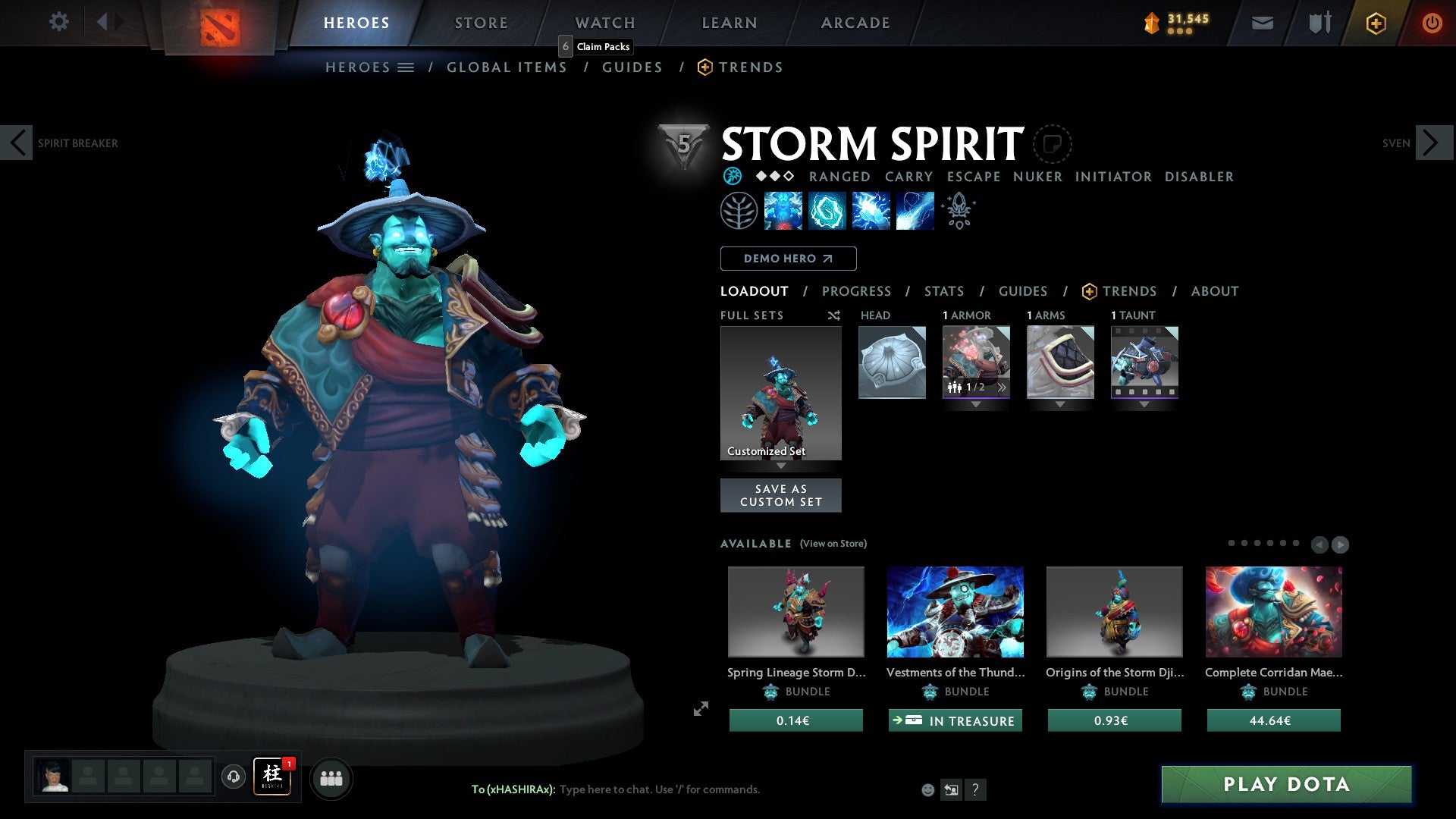The width and height of the screenshot is (1456, 819).
Task: Open the emoticon smiley icon in chat bar
Action: 927,789
